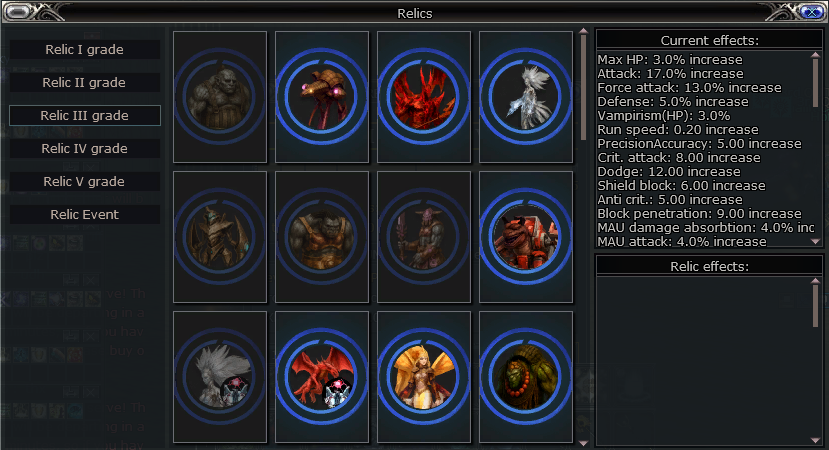Choose the white winged spirit relic

tap(526, 97)
